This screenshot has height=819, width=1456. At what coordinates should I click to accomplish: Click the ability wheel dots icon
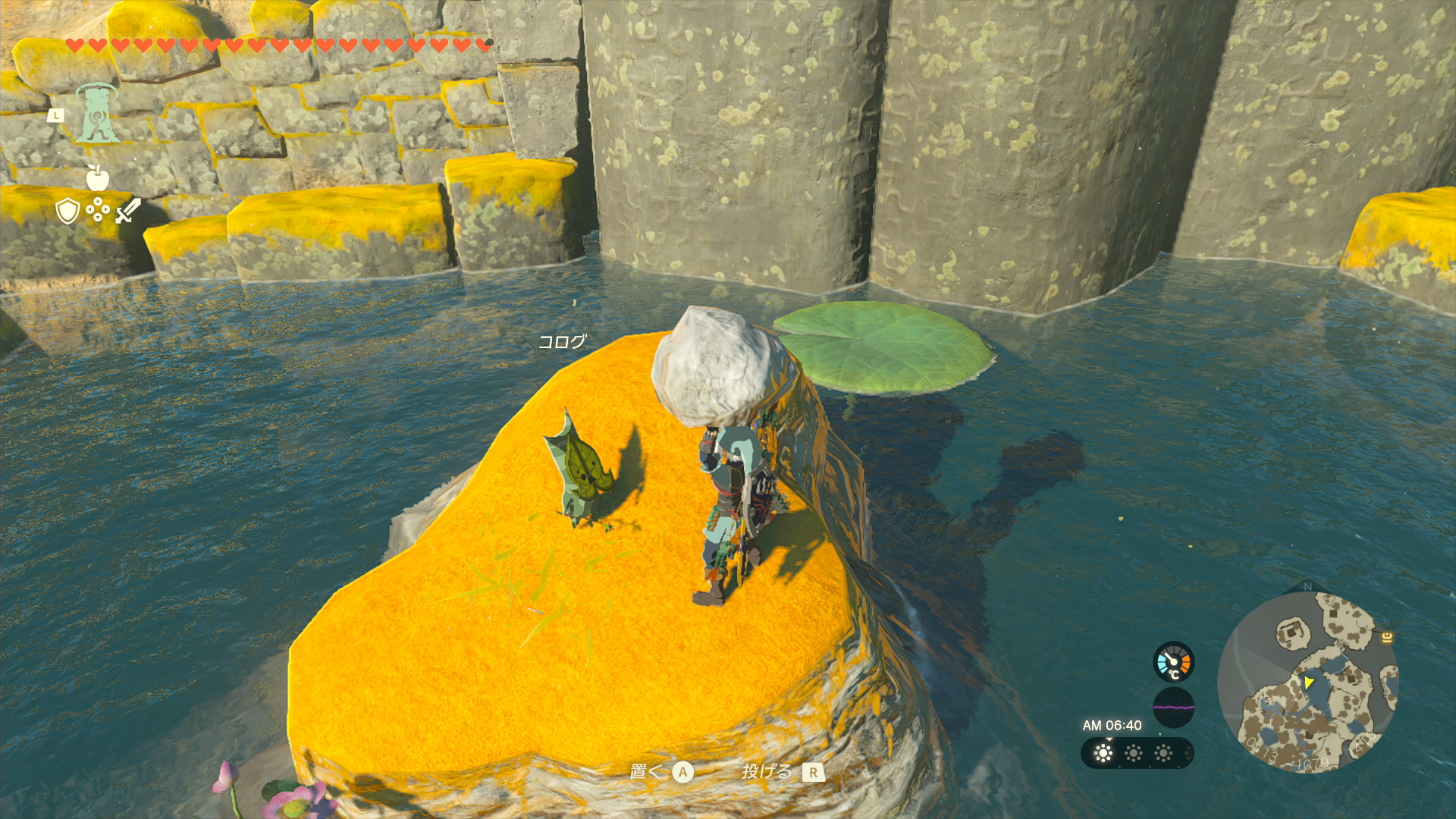tap(98, 209)
